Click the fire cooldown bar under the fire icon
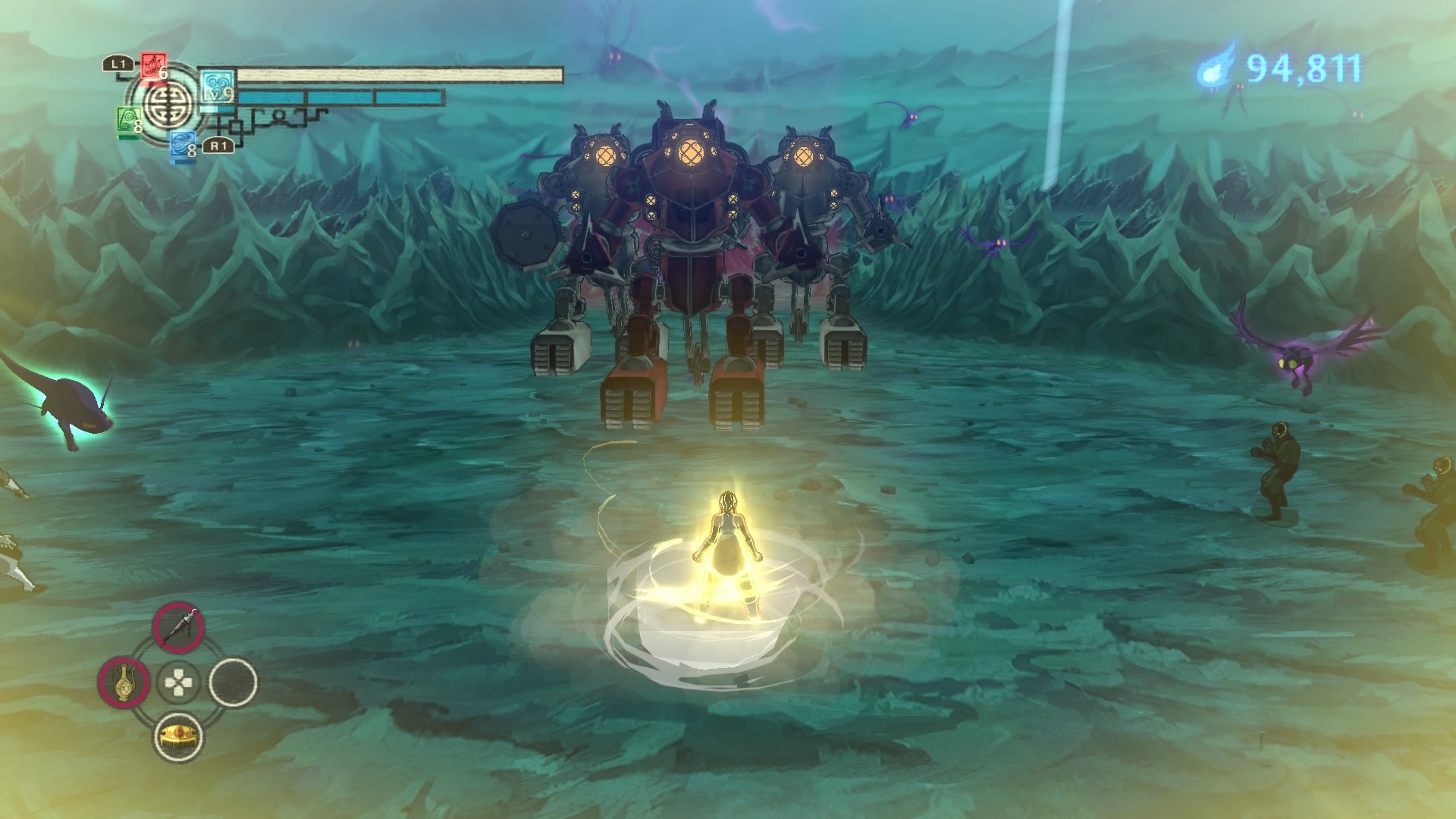This screenshot has height=819, width=1456. (x=153, y=83)
